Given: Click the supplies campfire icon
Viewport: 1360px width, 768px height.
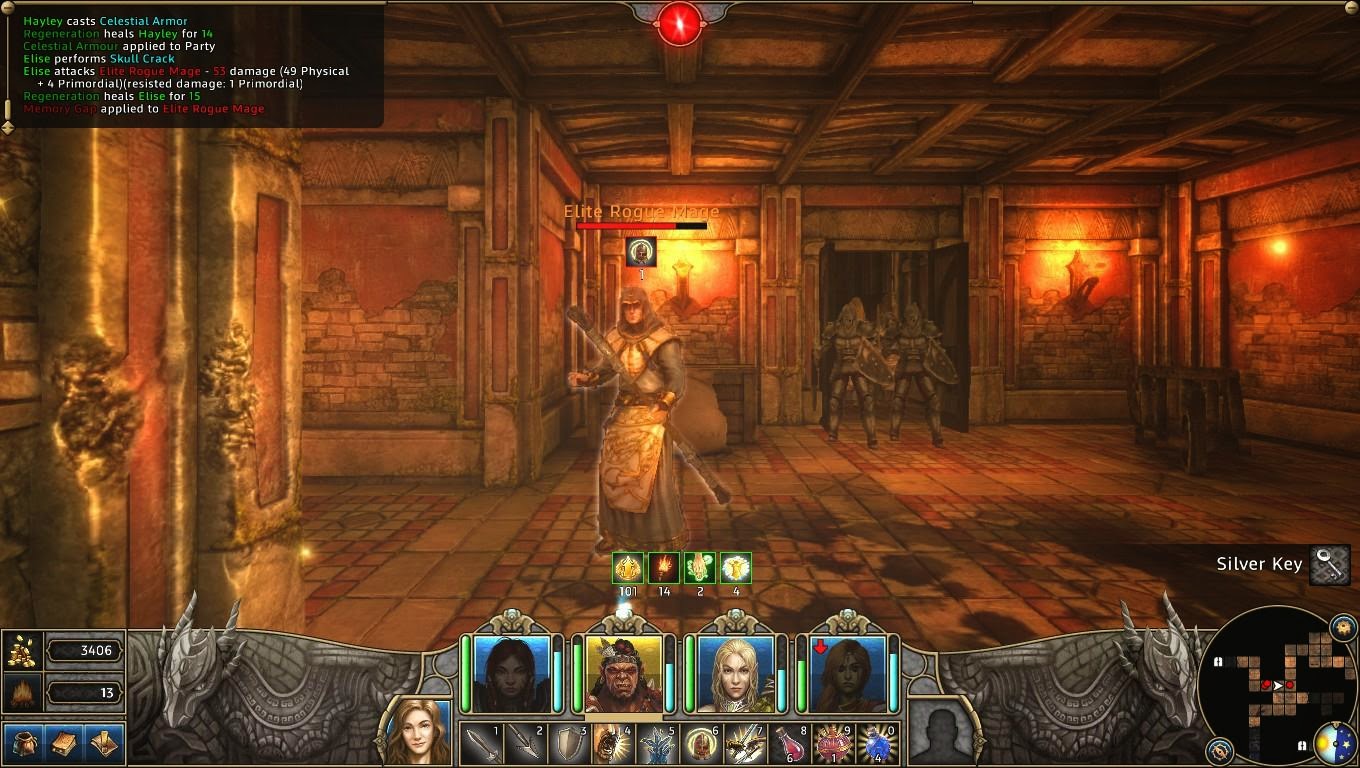Looking at the screenshot, I should (22, 693).
